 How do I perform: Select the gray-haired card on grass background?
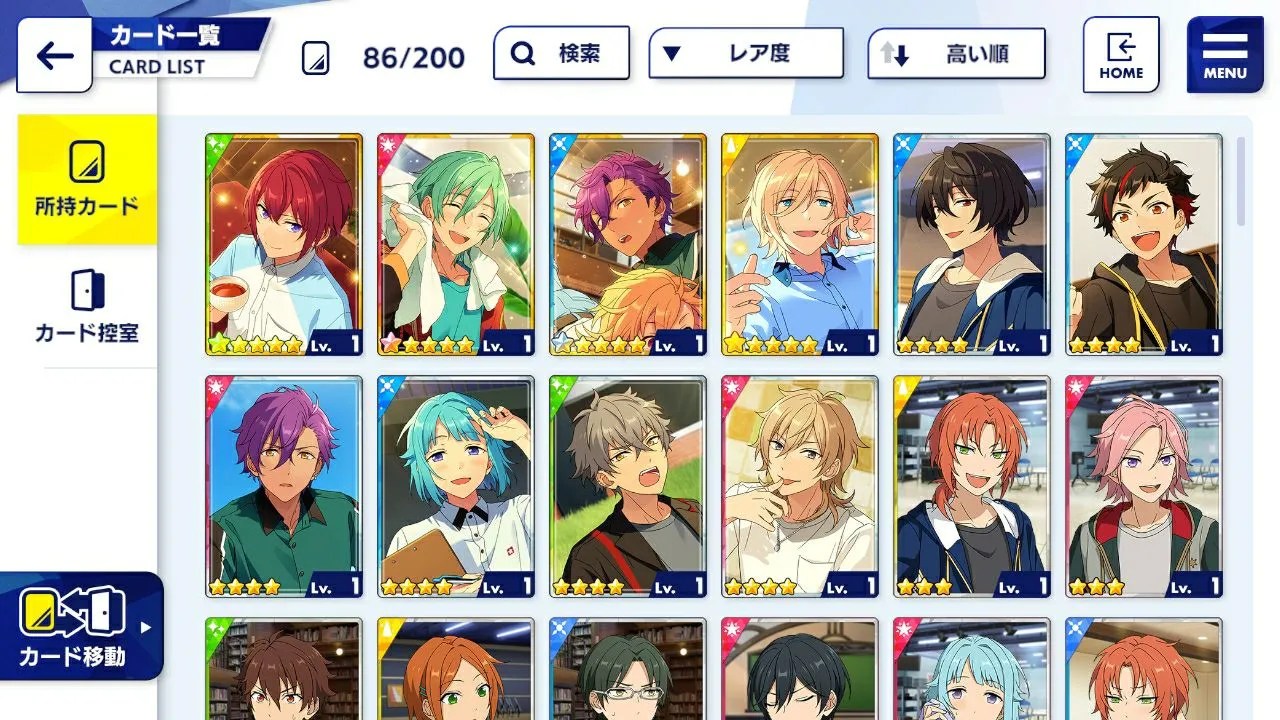[x=628, y=487]
